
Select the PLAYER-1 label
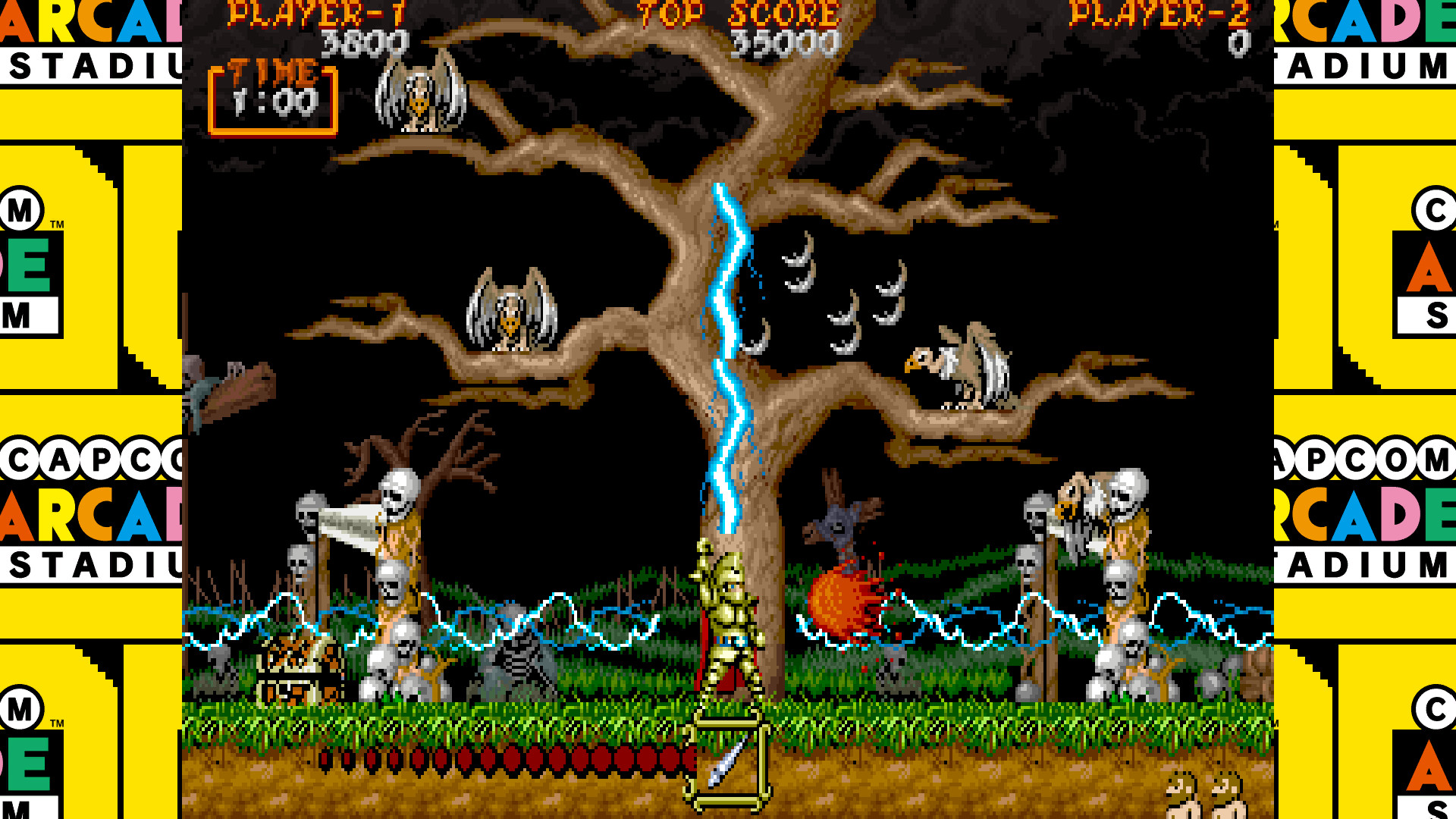(x=318, y=14)
